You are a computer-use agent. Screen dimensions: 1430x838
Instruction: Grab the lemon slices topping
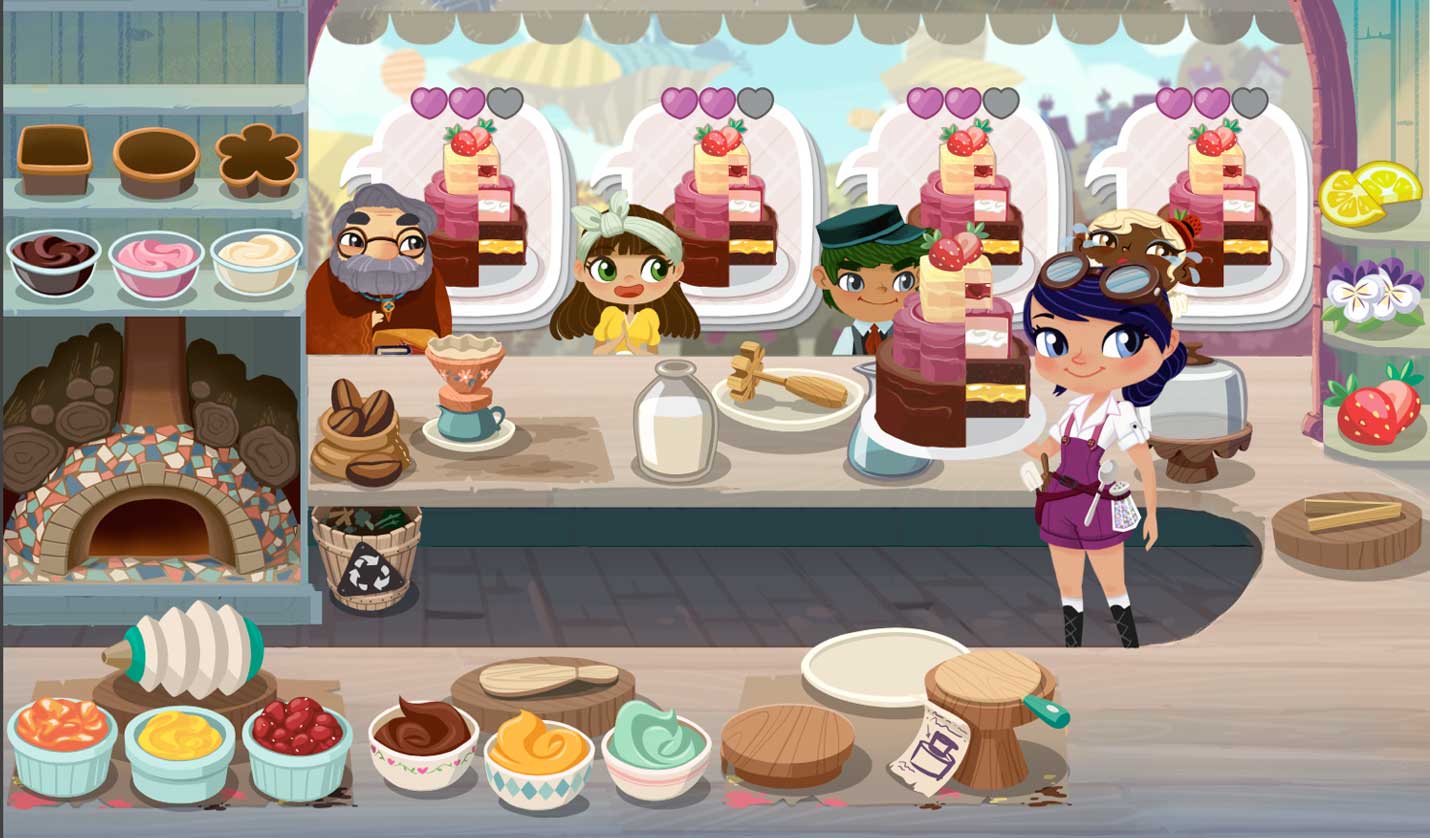point(1368,192)
